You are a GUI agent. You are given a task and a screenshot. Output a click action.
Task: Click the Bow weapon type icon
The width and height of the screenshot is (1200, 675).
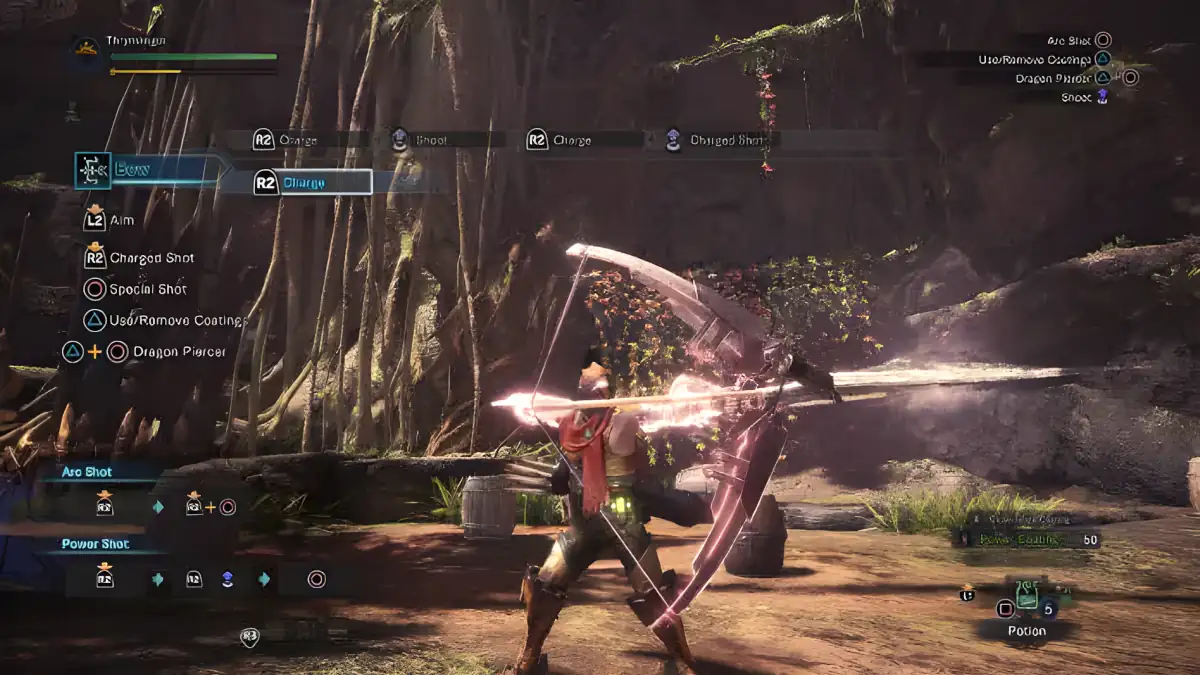[x=93, y=171]
